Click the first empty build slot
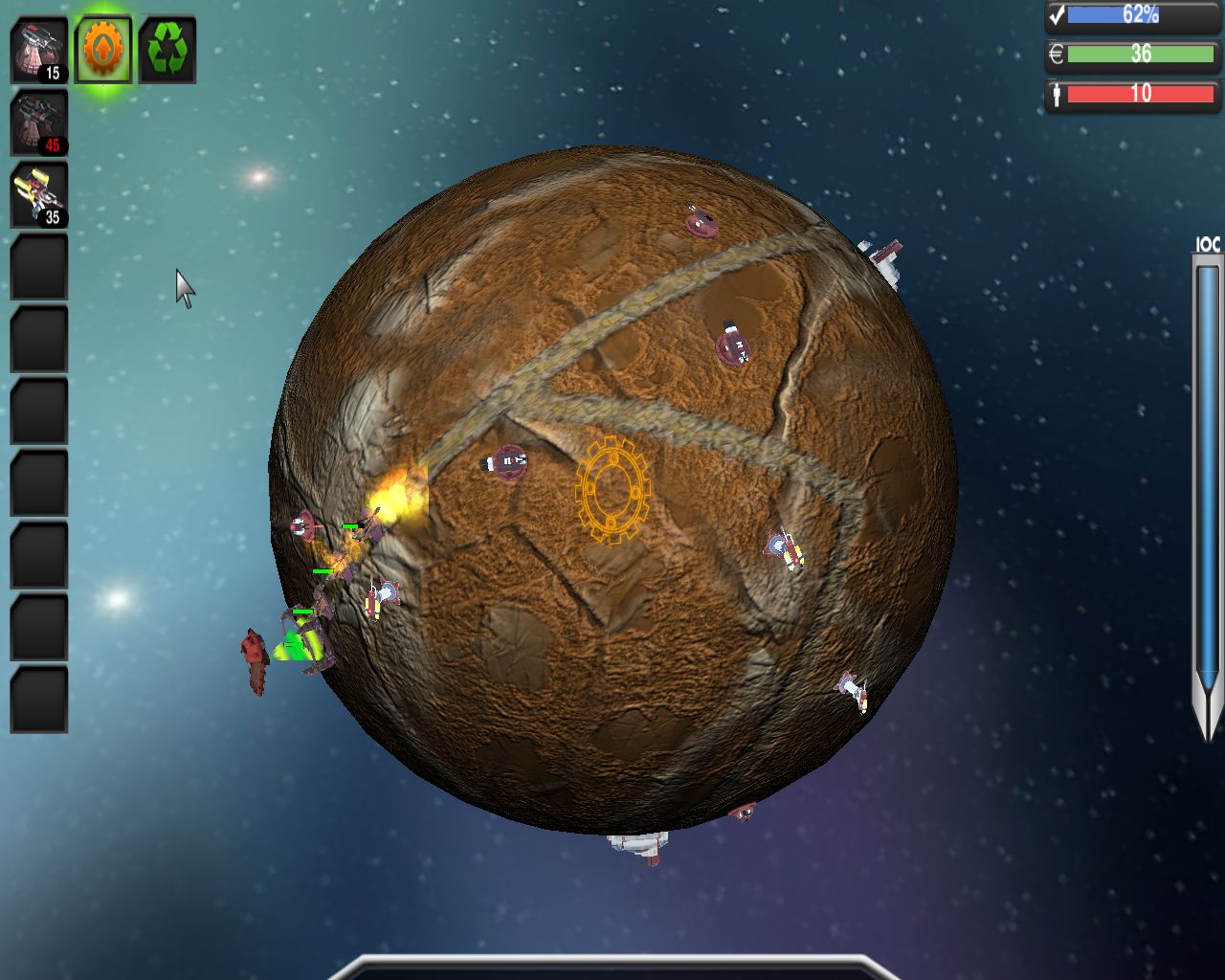This screenshot has height=980, width=1225. [x=38, y=265]
